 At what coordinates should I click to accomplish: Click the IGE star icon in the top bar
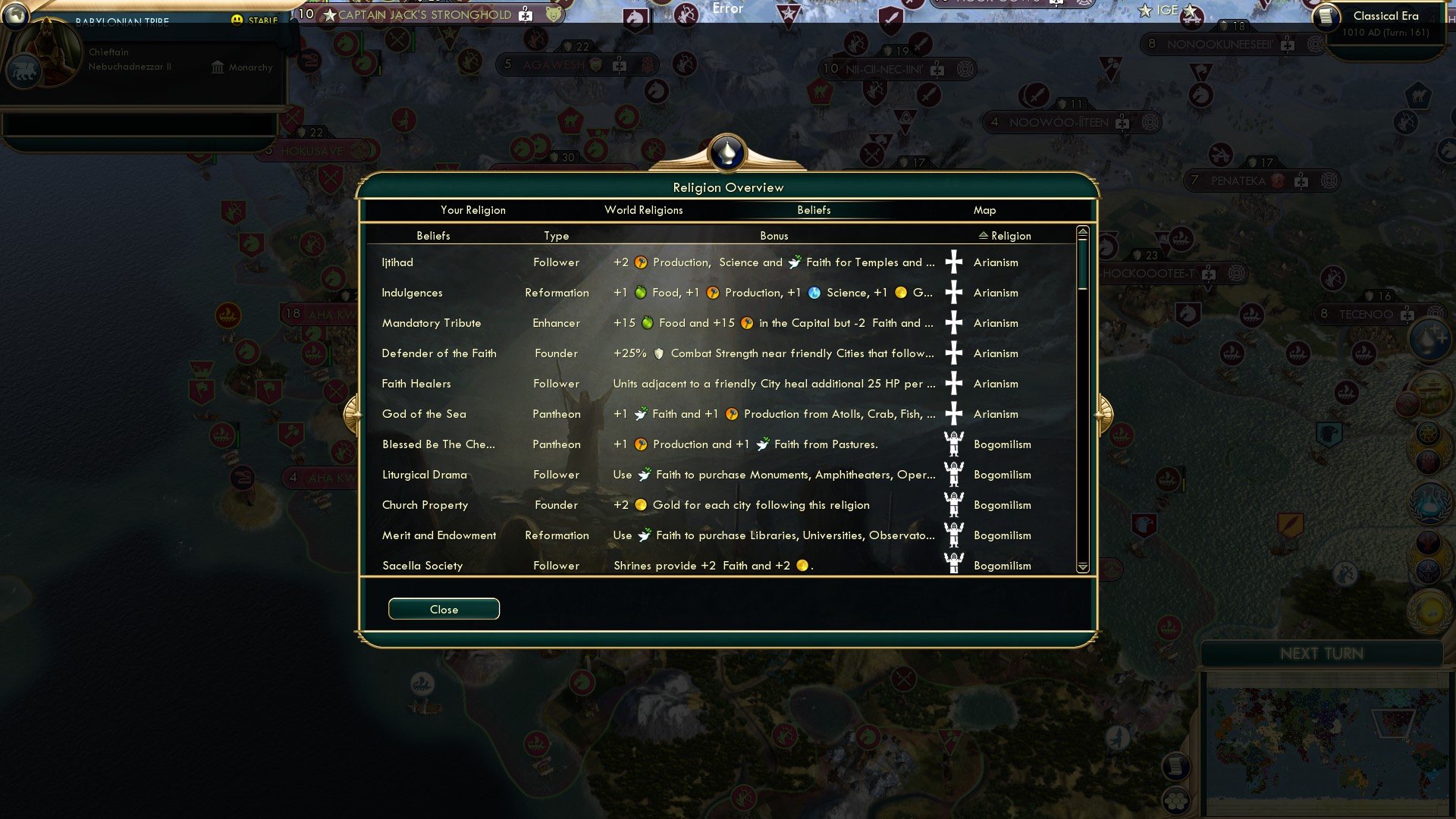coord(1144,11)
